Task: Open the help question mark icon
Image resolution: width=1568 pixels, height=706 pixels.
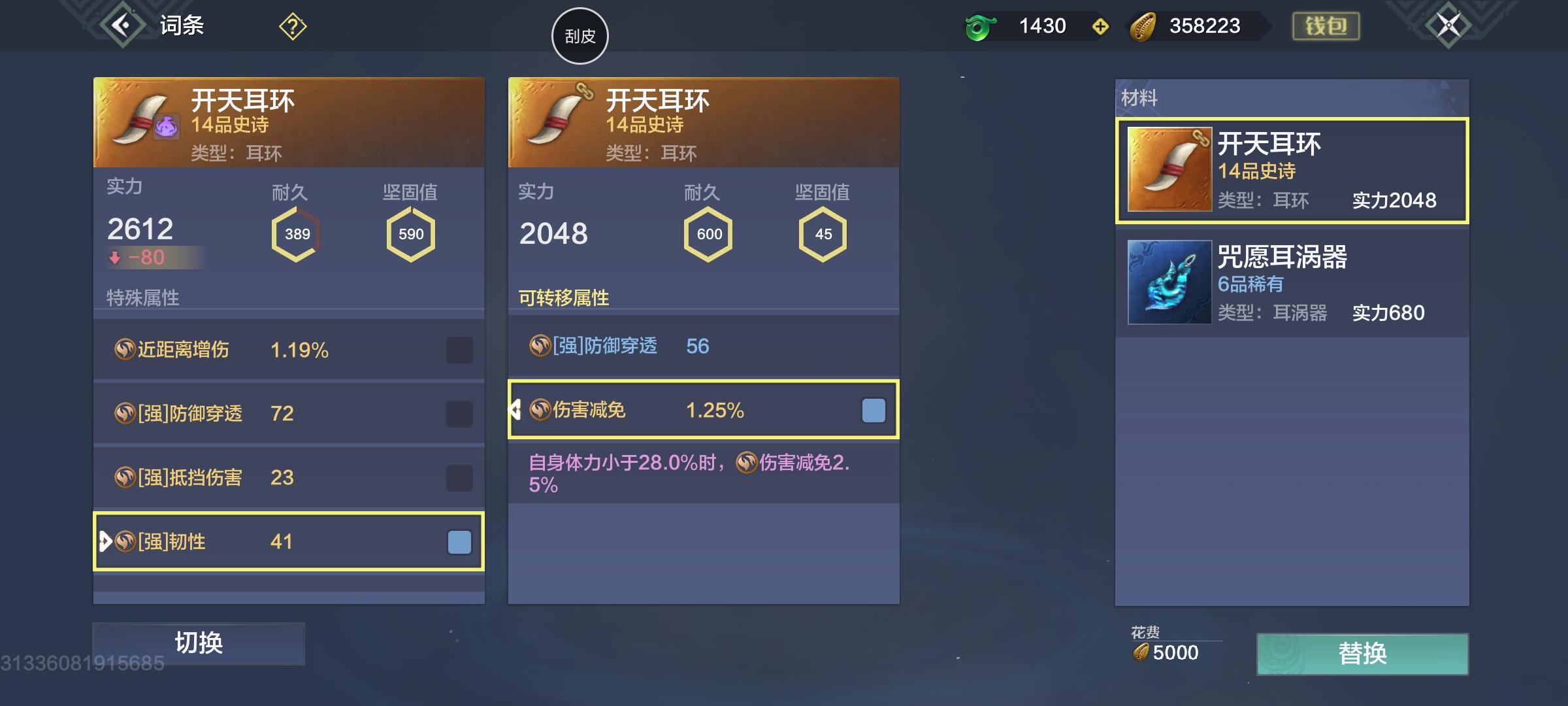Action: point(293,26)
